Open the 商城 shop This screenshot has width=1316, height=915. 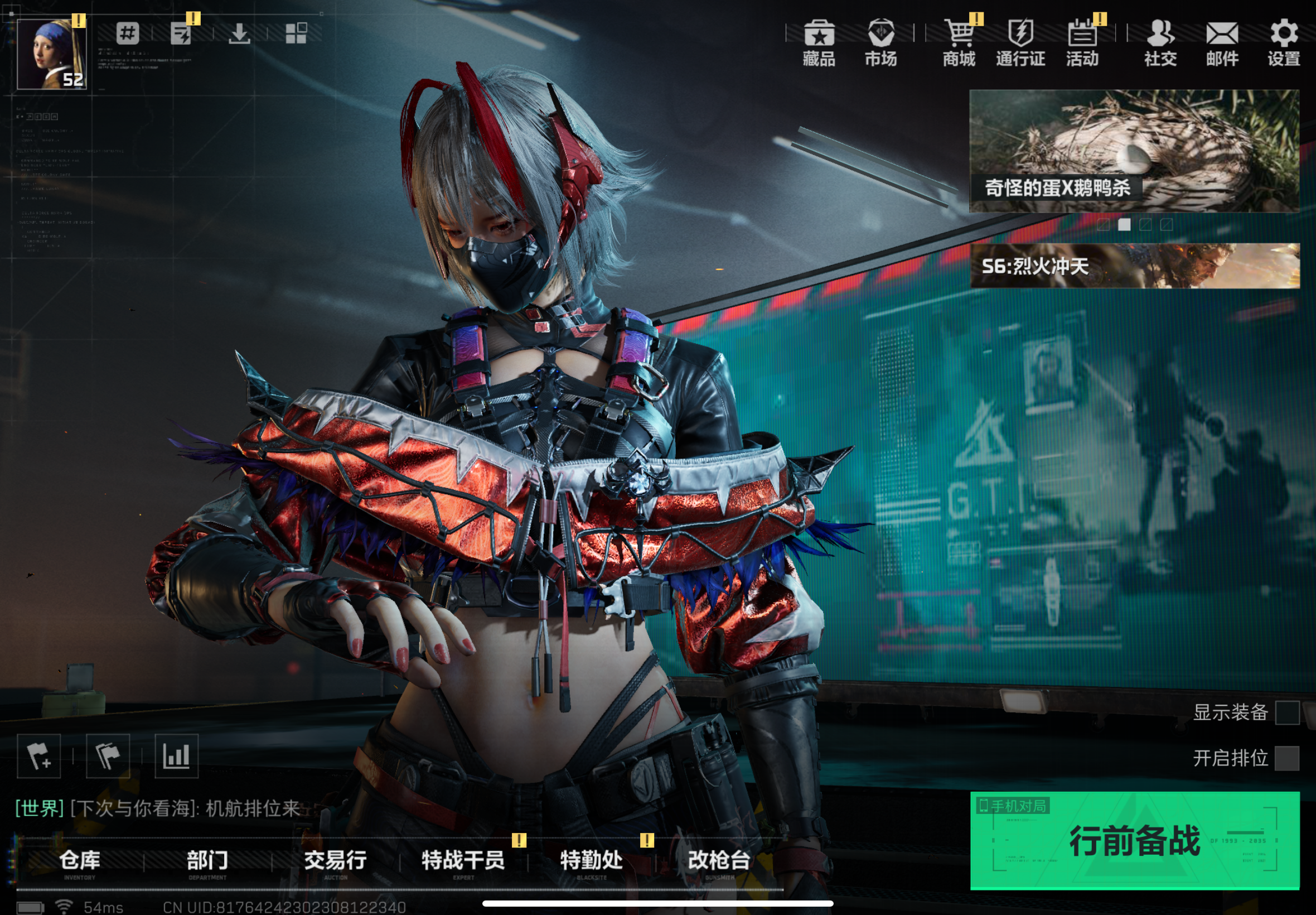(x=959, y=42)
